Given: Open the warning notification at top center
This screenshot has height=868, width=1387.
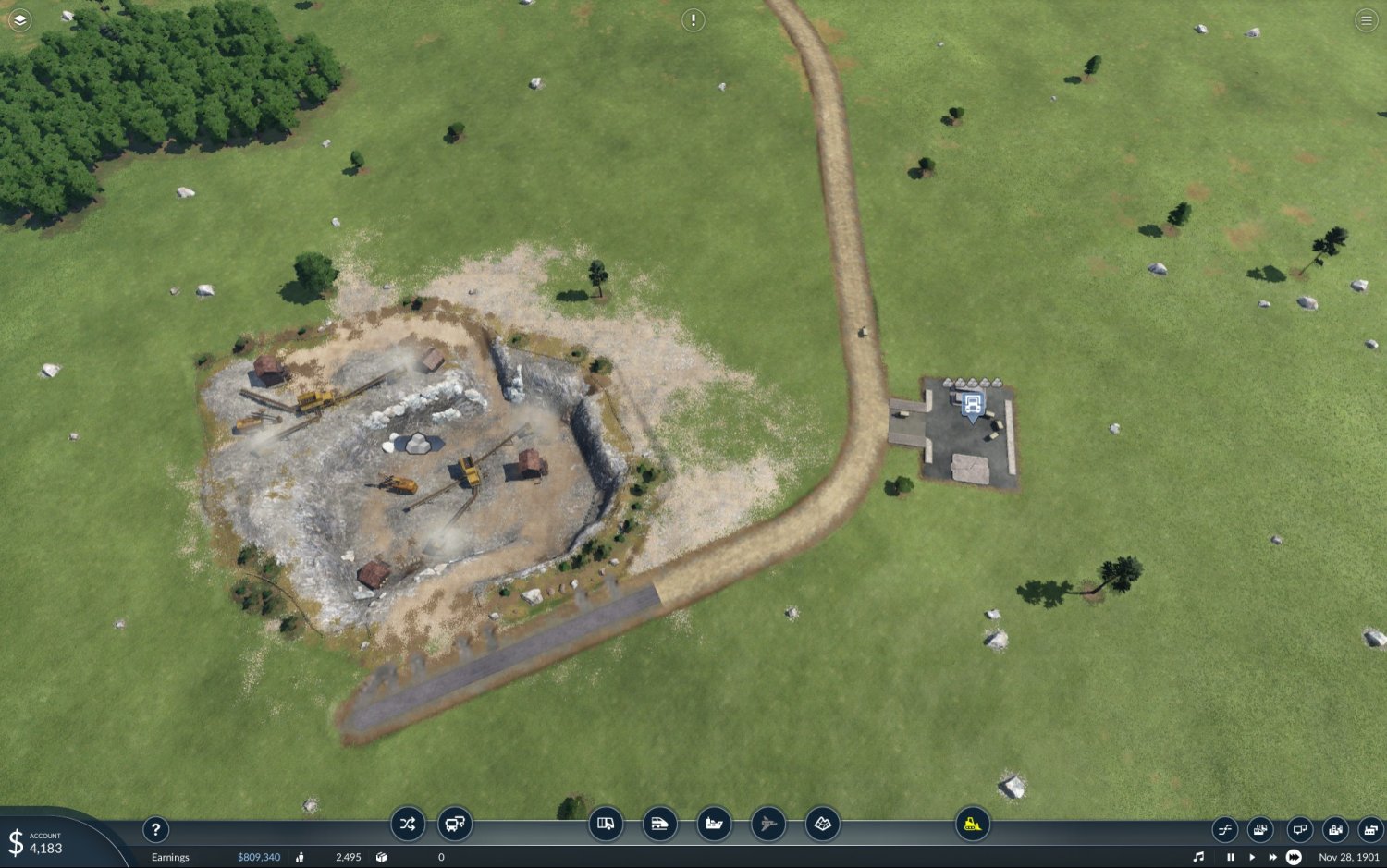Looking at the screenshot, I should (693, 20).
